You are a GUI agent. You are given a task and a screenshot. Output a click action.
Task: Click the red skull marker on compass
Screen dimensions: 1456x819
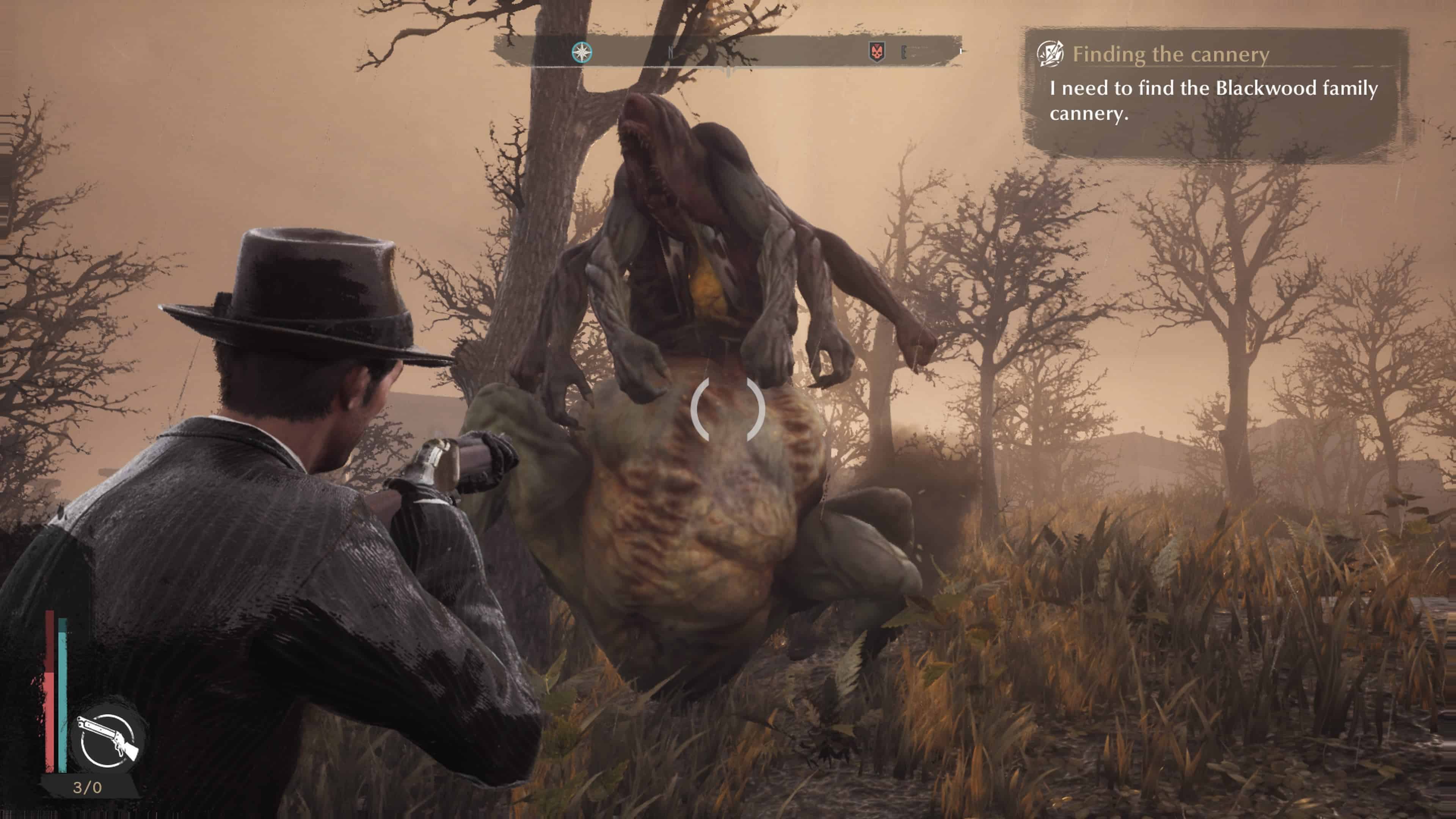pyautogui.click(x=877, y=53)
